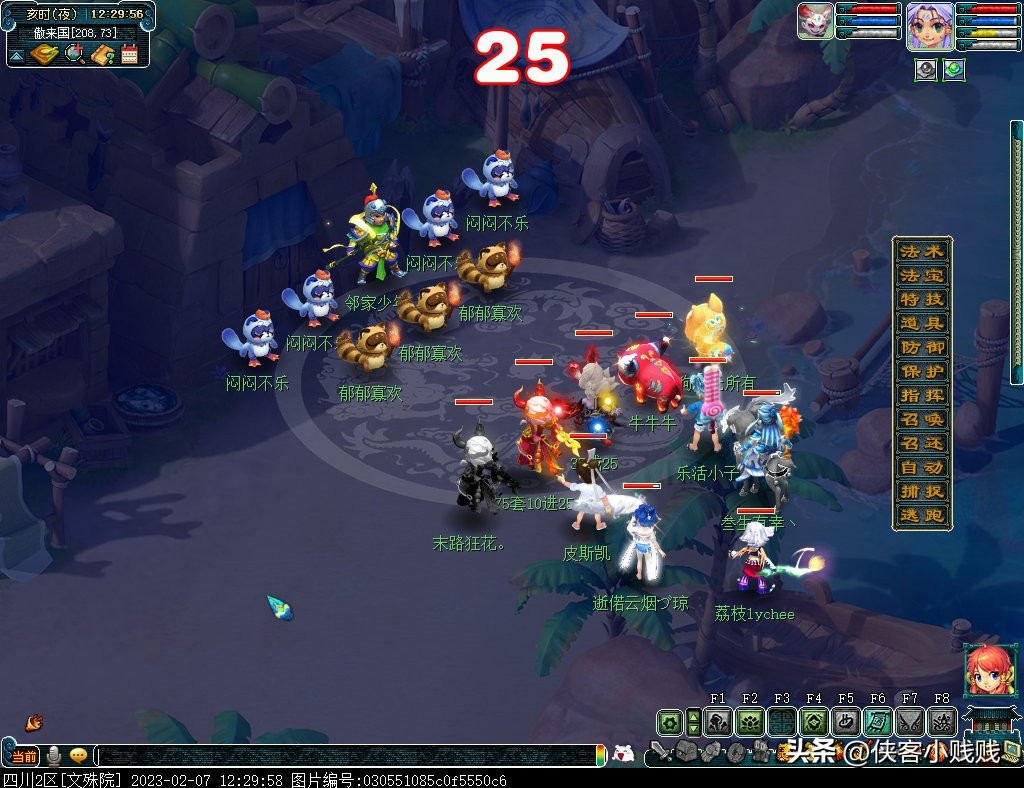Open the help book with question mark
The image size is (1024, 788).
click(102, 54)
